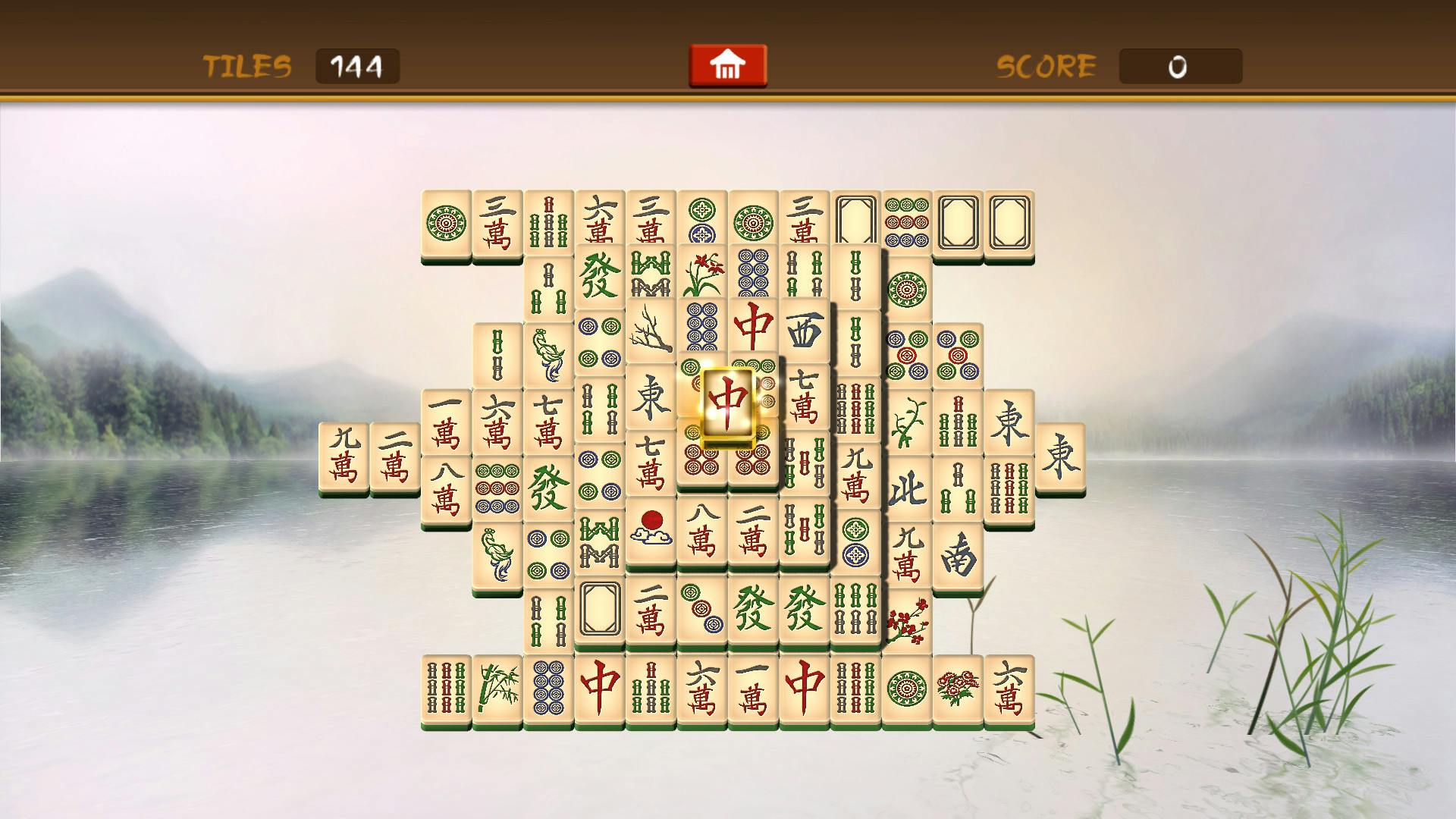Click the Tiles counter showing 144

(x=357, y=67)
